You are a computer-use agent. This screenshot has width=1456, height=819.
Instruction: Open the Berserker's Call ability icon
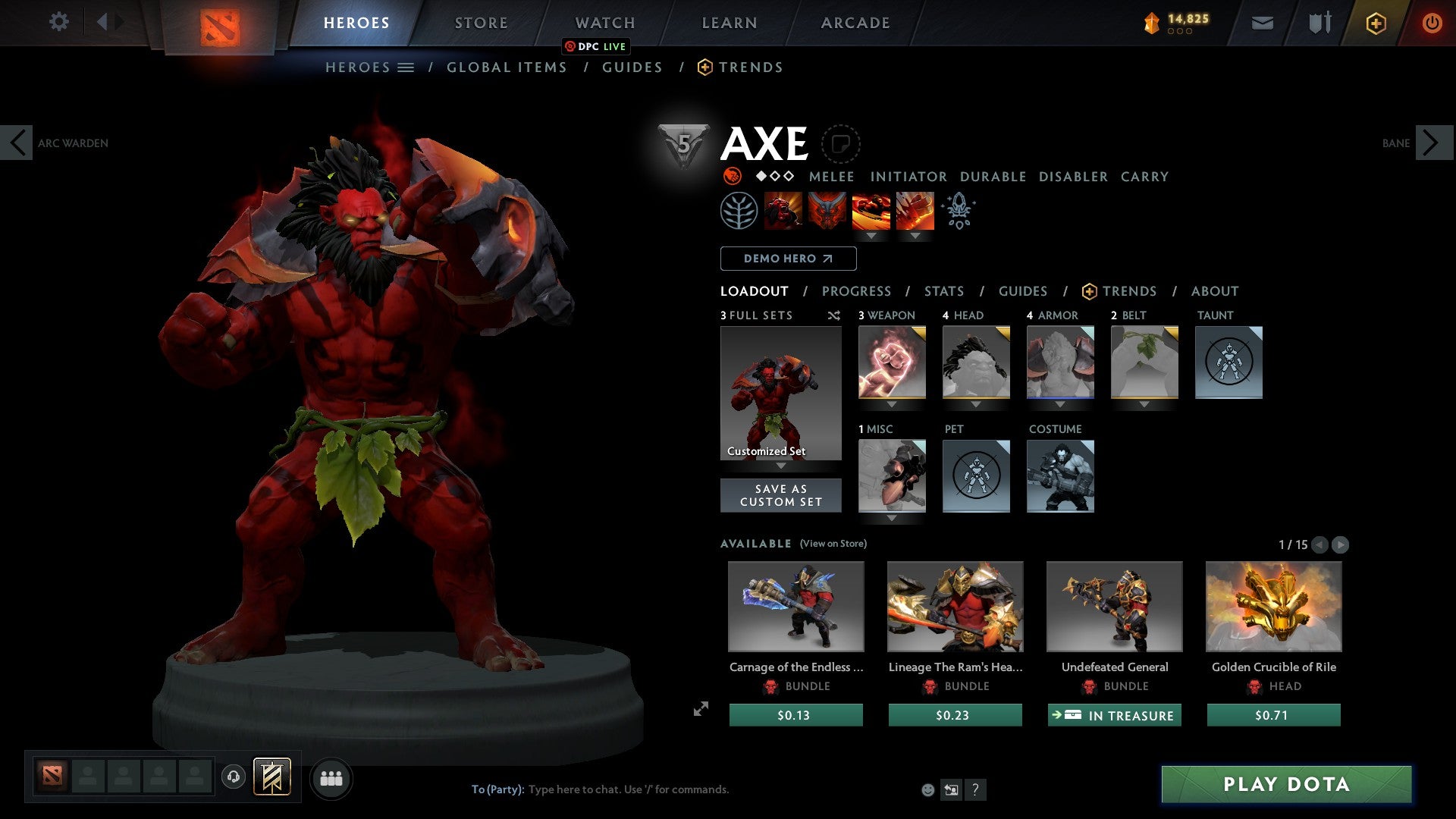pos(783,210)
